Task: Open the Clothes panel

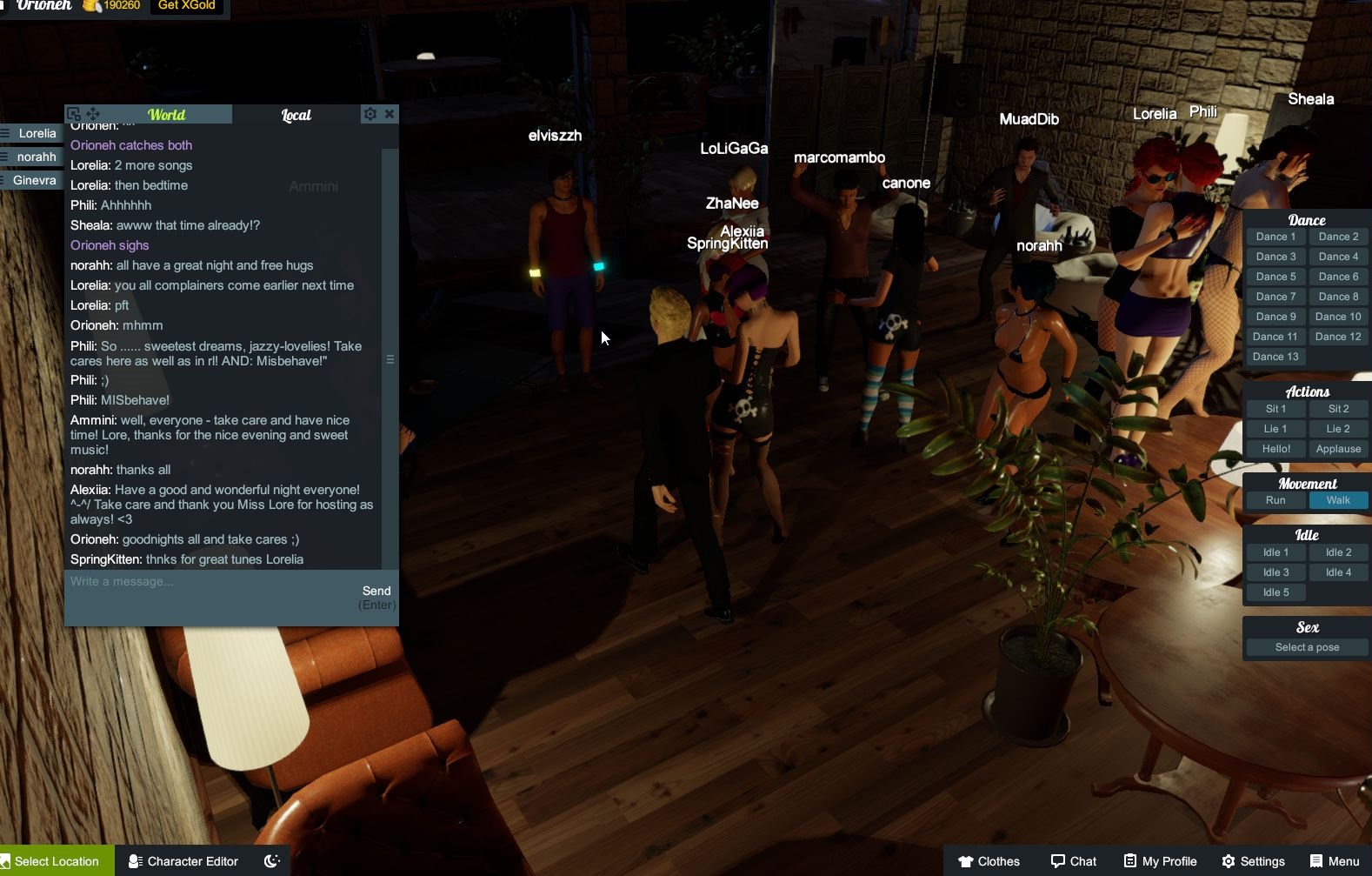Action: point(988,860)
